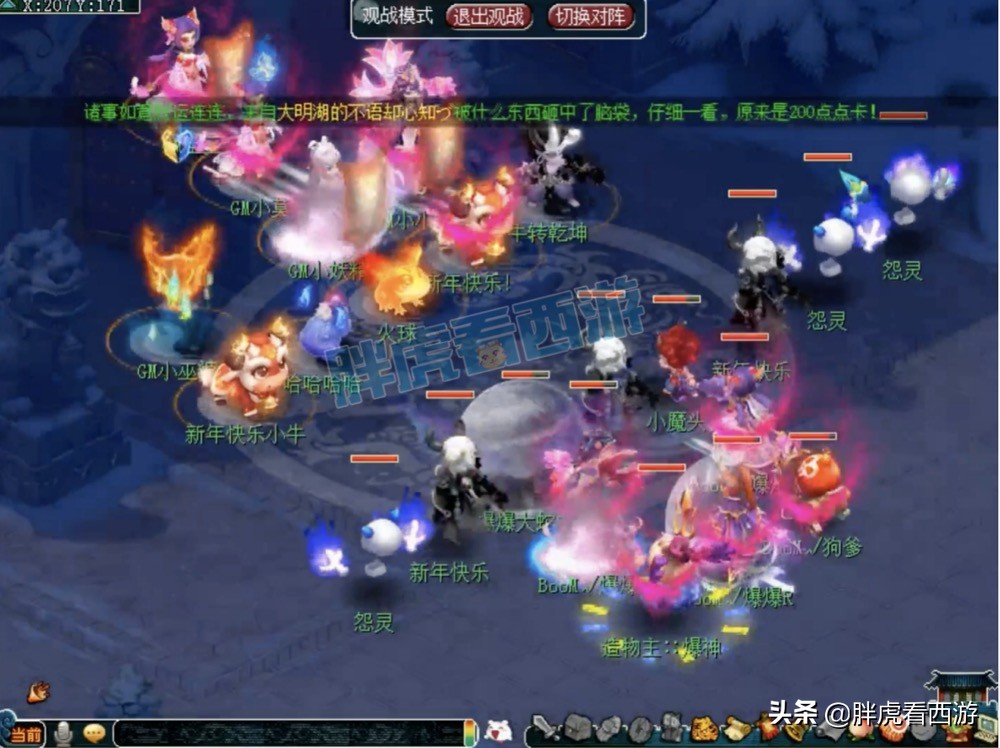Select the sword attack toolbar icon
Screen dimensions: 1000x748
tap(543, 727)
